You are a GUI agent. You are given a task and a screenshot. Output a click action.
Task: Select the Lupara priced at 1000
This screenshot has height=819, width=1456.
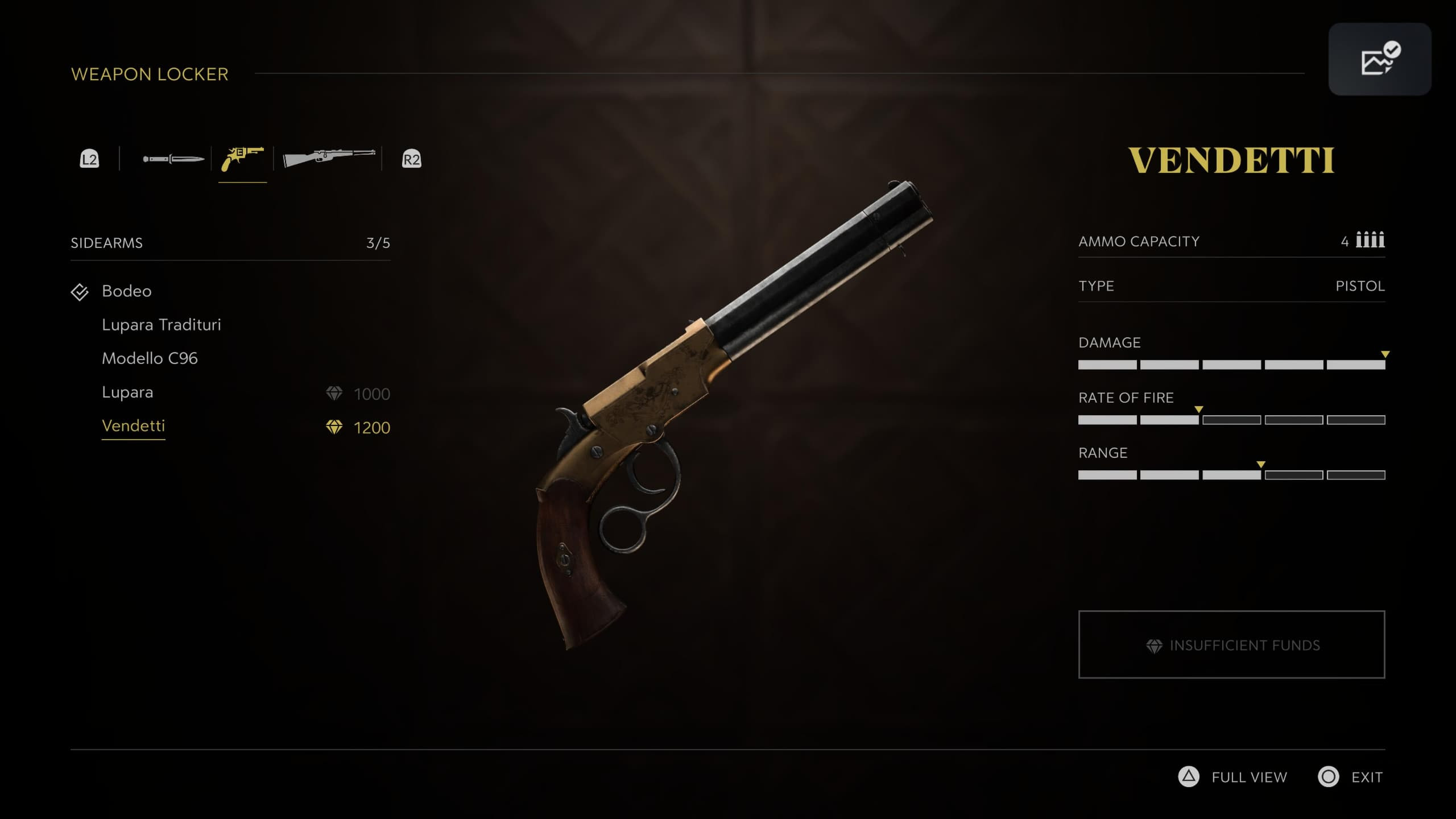127,392
